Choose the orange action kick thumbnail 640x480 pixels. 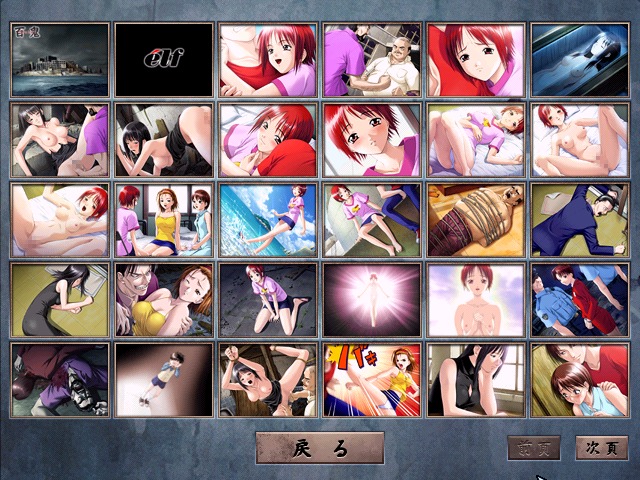point(372,379)
